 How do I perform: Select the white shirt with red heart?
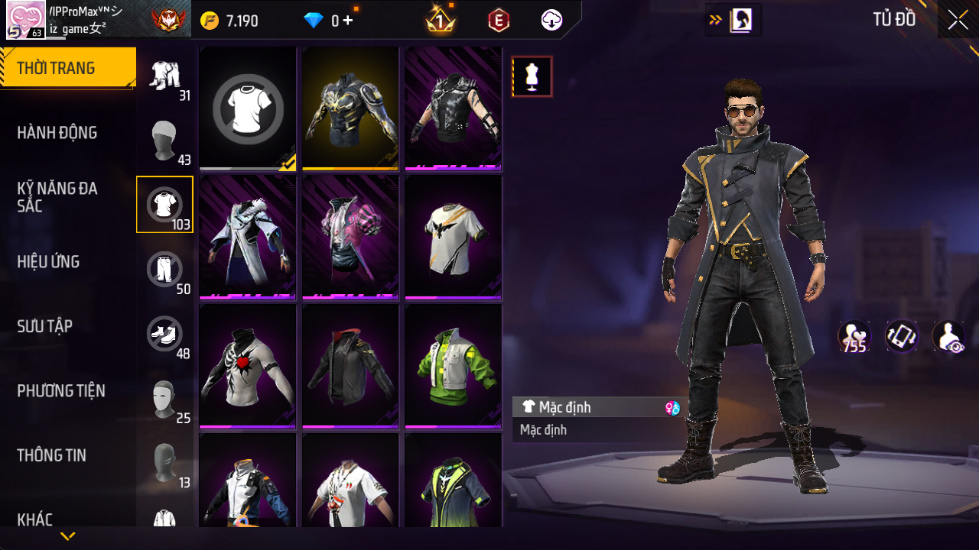coord(248,365)
